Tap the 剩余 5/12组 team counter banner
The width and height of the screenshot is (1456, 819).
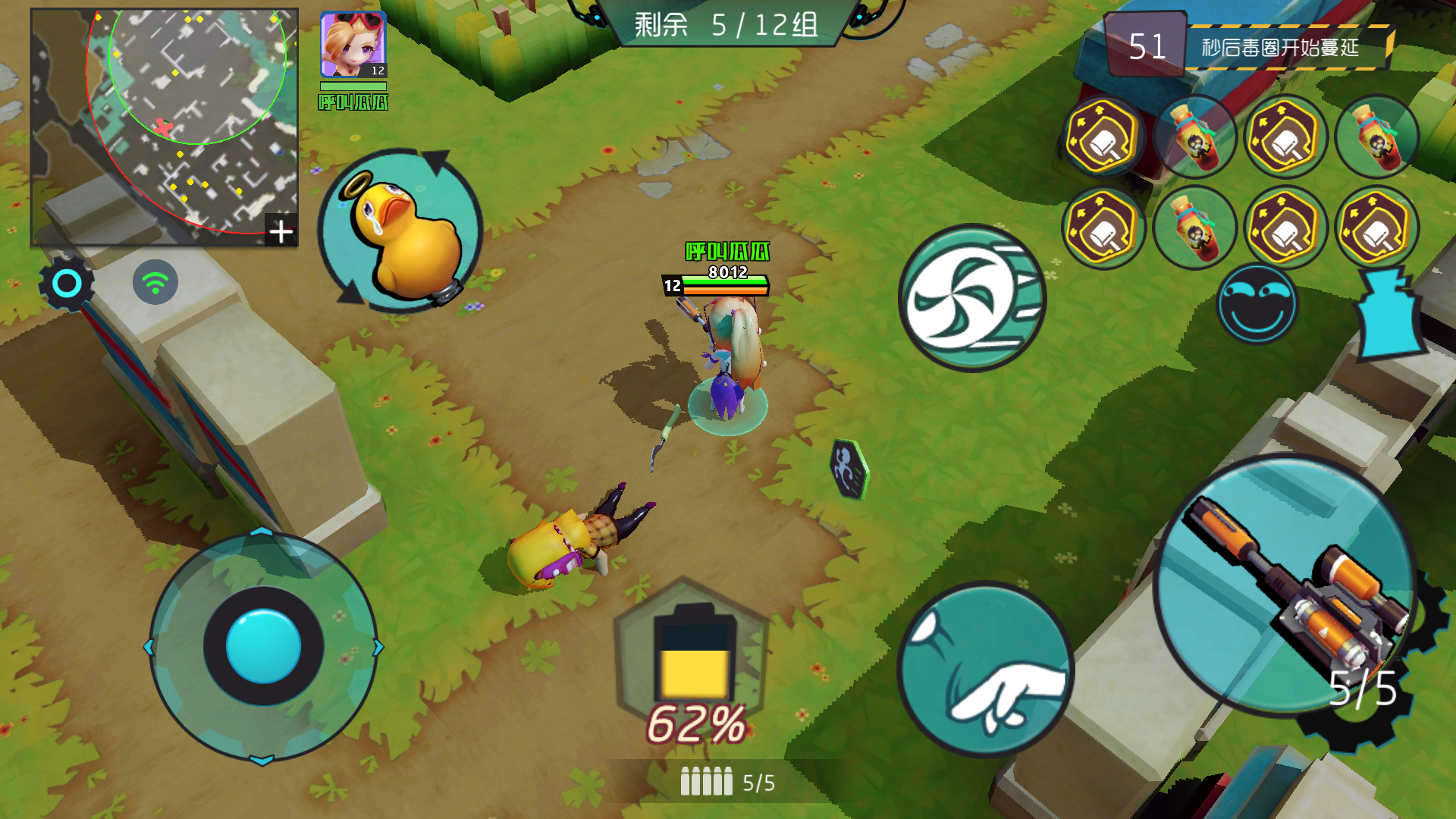point(726,25)
